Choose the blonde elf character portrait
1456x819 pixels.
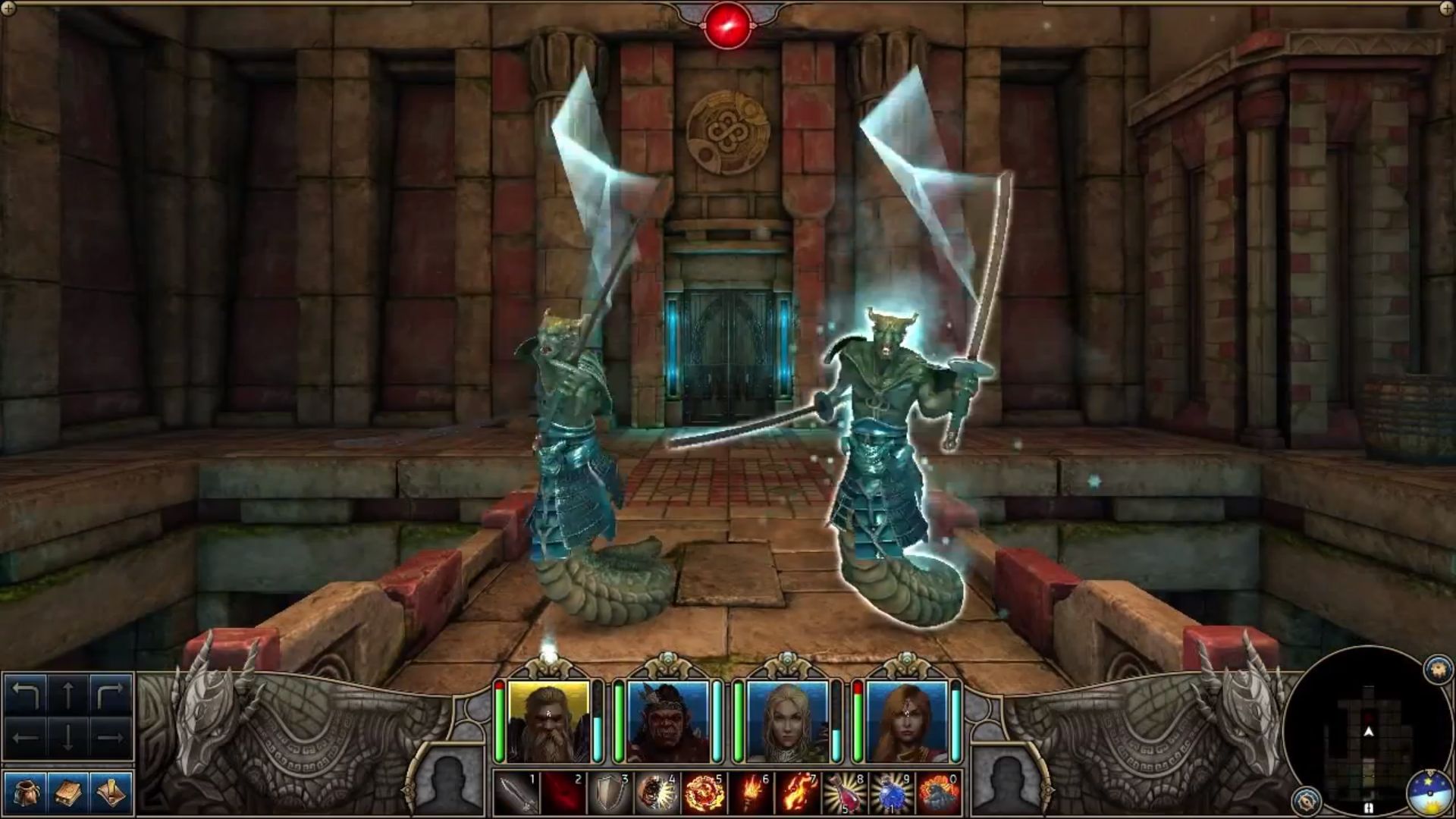point(787,721)
